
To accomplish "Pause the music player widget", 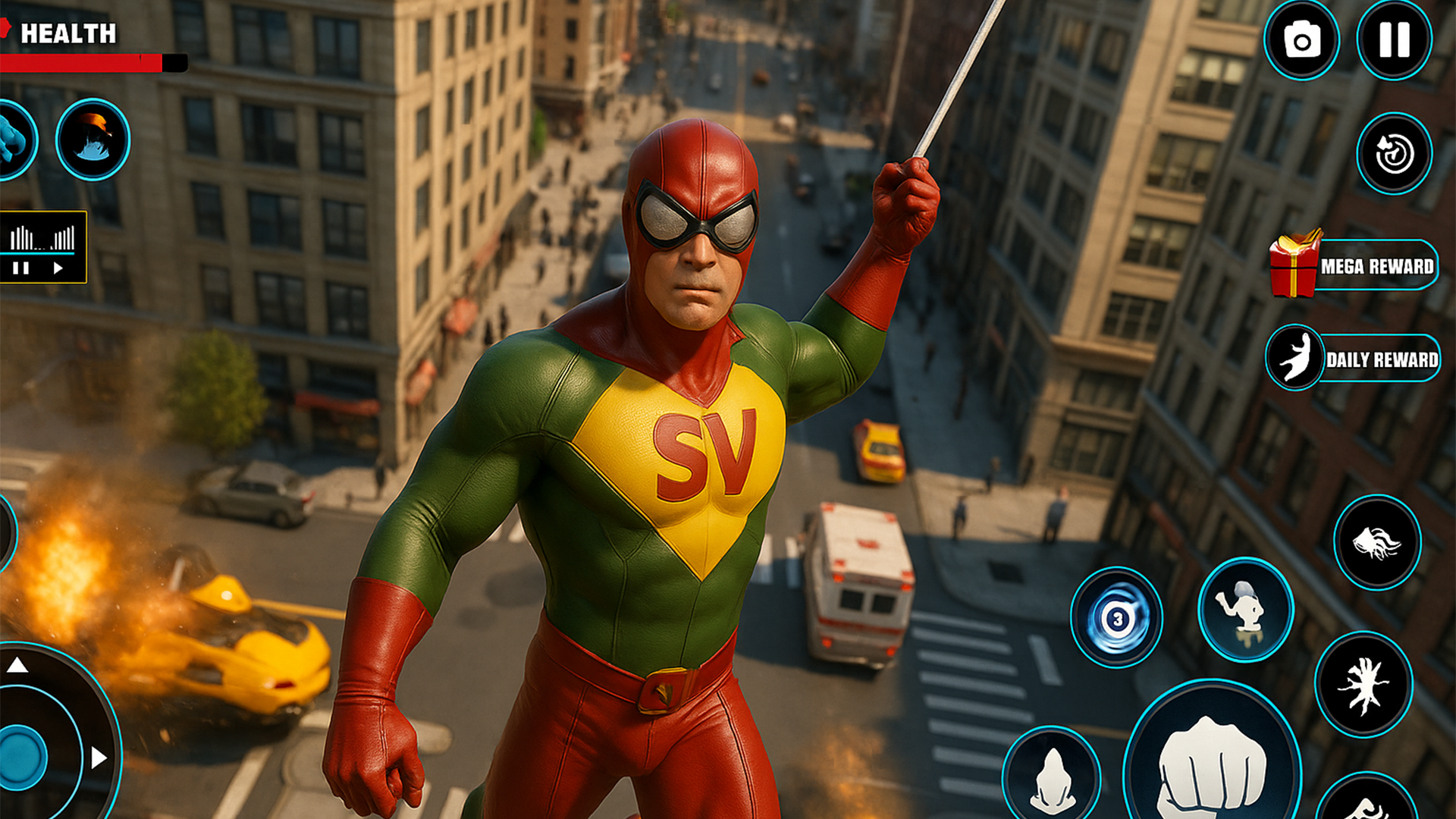I will (x=20, y=268).
